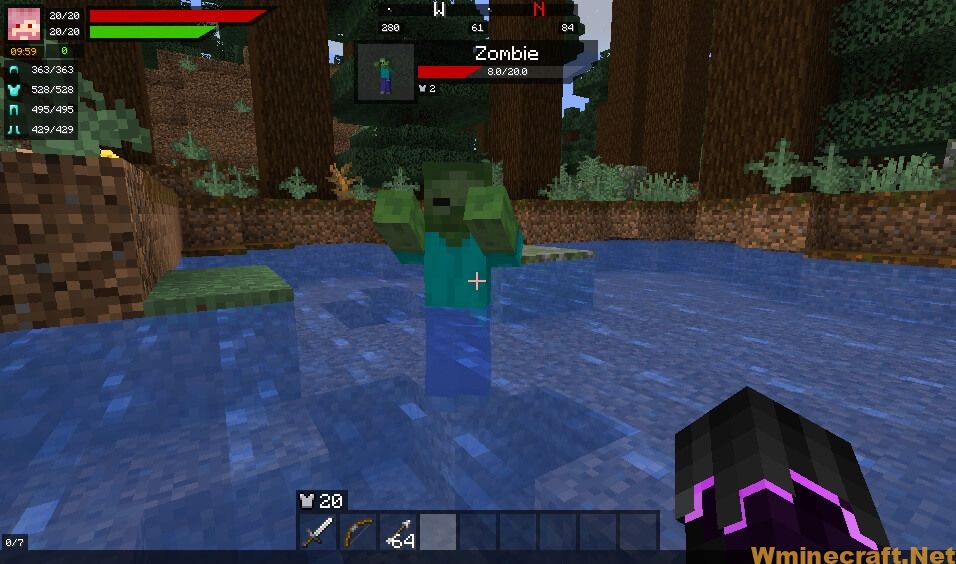Click the diamond boots durability icon
Image resolution: width=956 pixels, height=564 pixels.
pyautogui.click(x=15, y=130)
